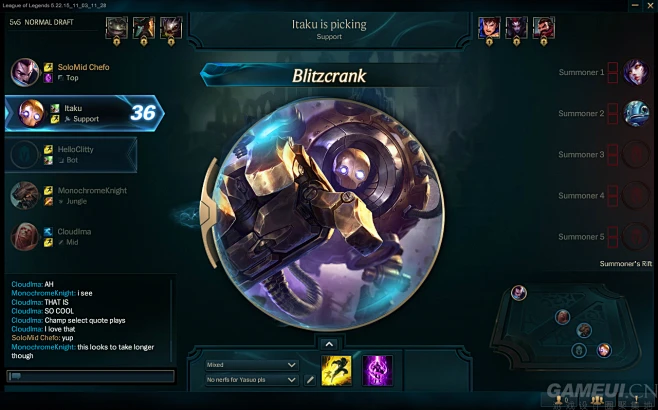The width and height of the screenshot is (658, 410).
Task: Click the Summoner 1 enemy champion portrait
Action: pyautogui.click(x=635, y=72)
